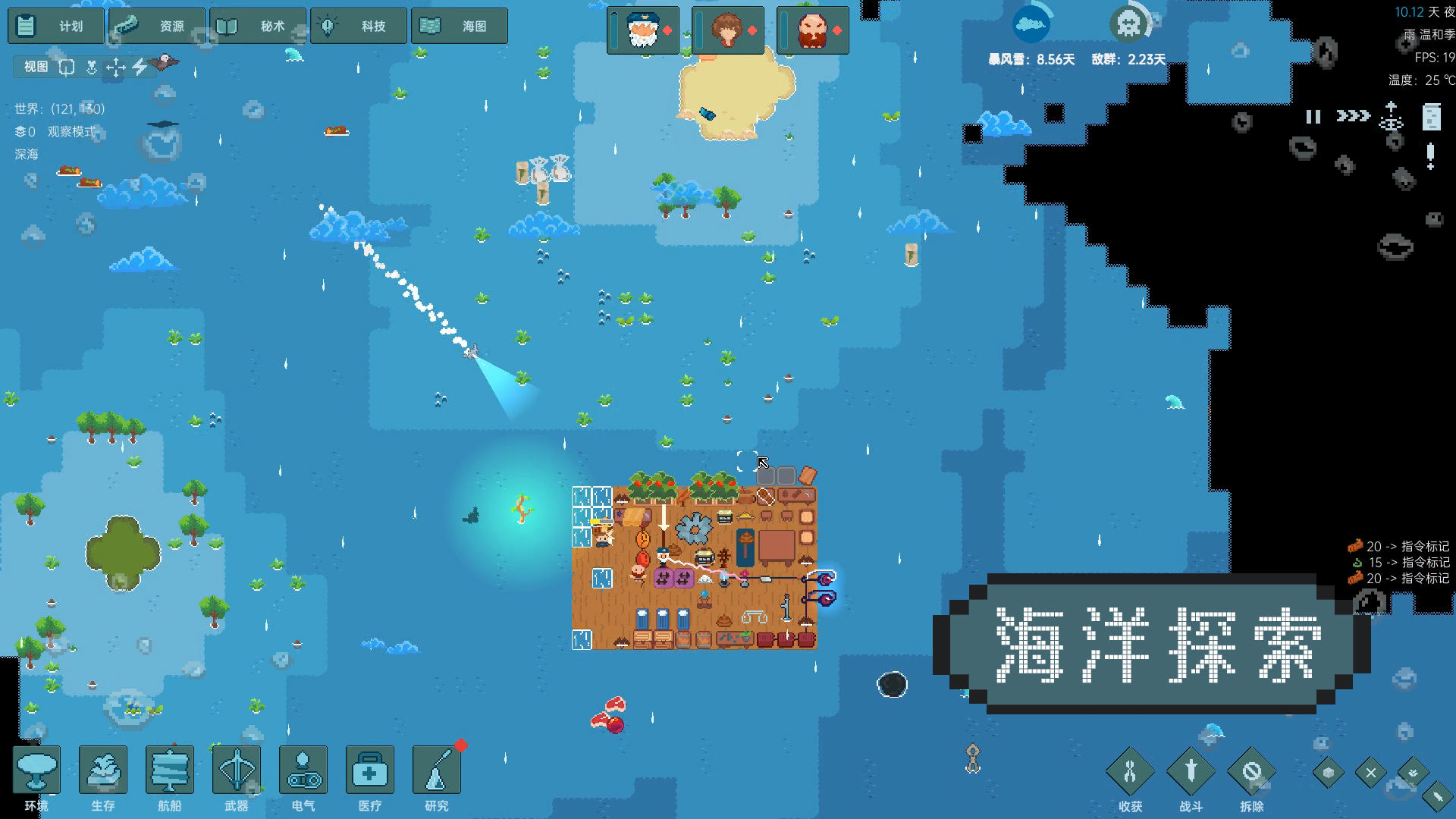
Task: Open the 计划 planning menu
Action: click(55, 25)
